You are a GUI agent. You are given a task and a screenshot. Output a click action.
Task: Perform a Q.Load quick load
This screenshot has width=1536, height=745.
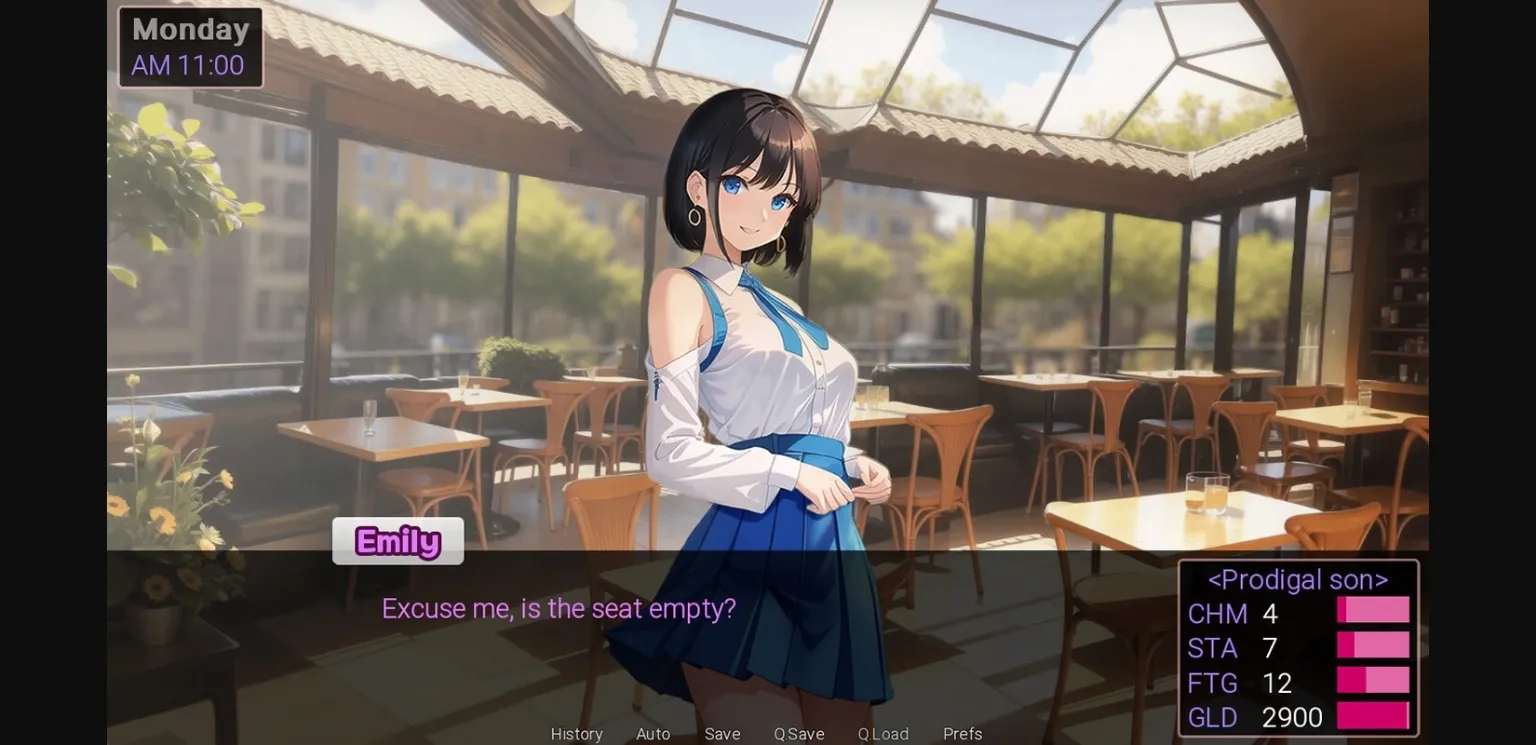coord(883,733)
